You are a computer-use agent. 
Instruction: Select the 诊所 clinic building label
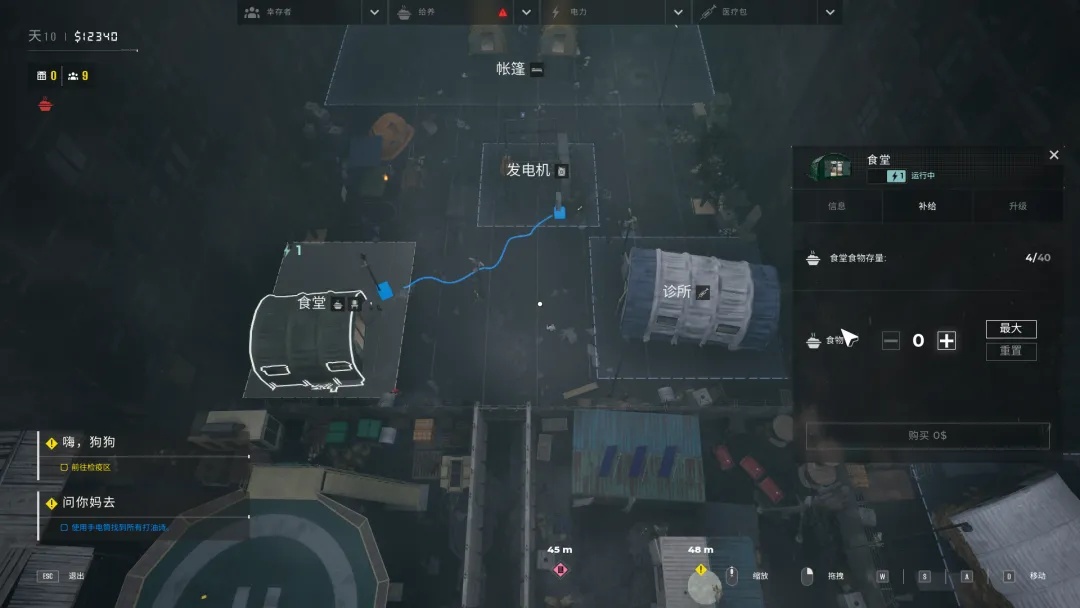pyautogui.click(x=677, y=291)
